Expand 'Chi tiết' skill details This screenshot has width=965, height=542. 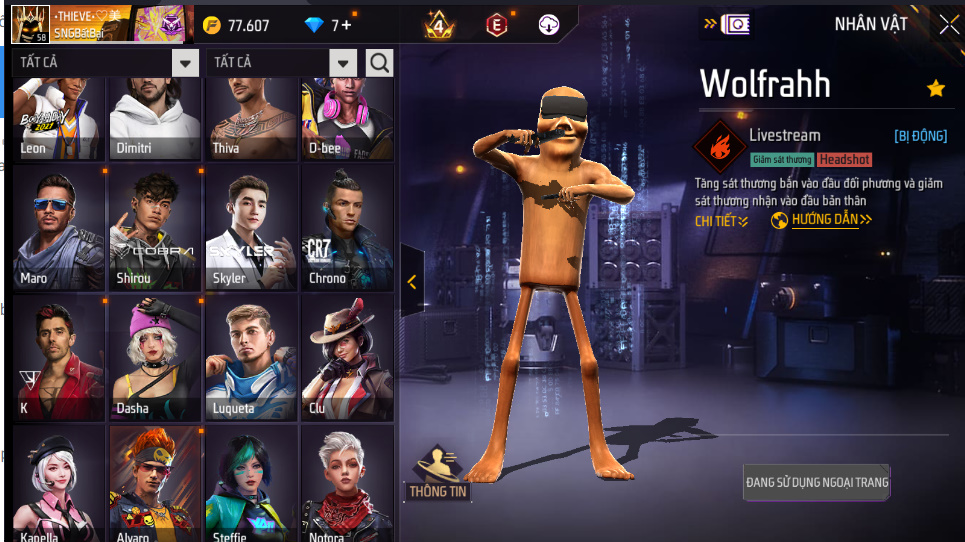click(721, 221)
